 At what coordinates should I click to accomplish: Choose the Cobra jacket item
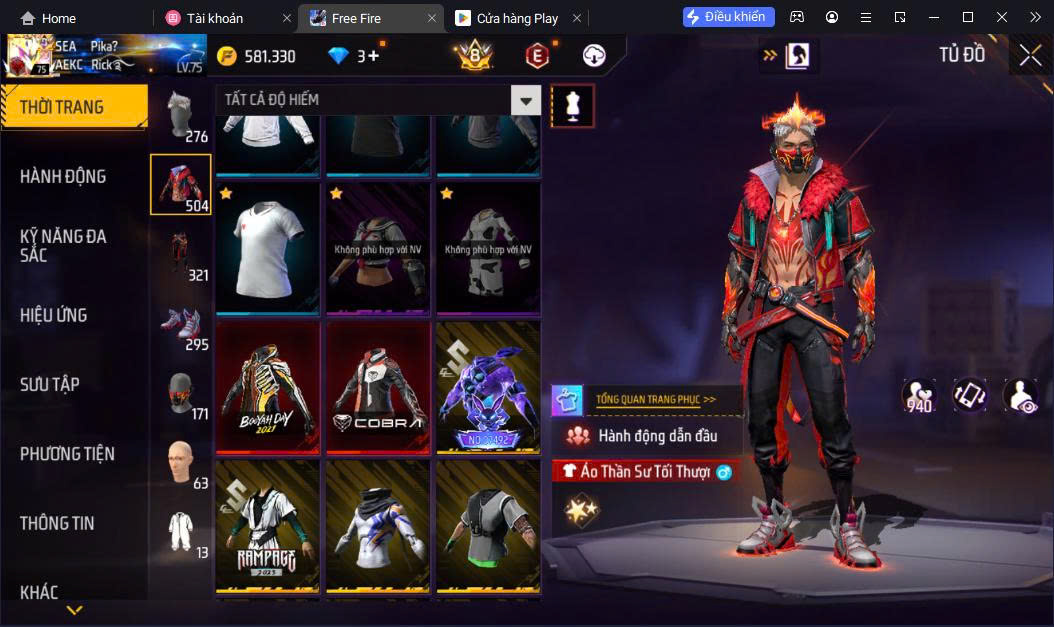(378, 385)
